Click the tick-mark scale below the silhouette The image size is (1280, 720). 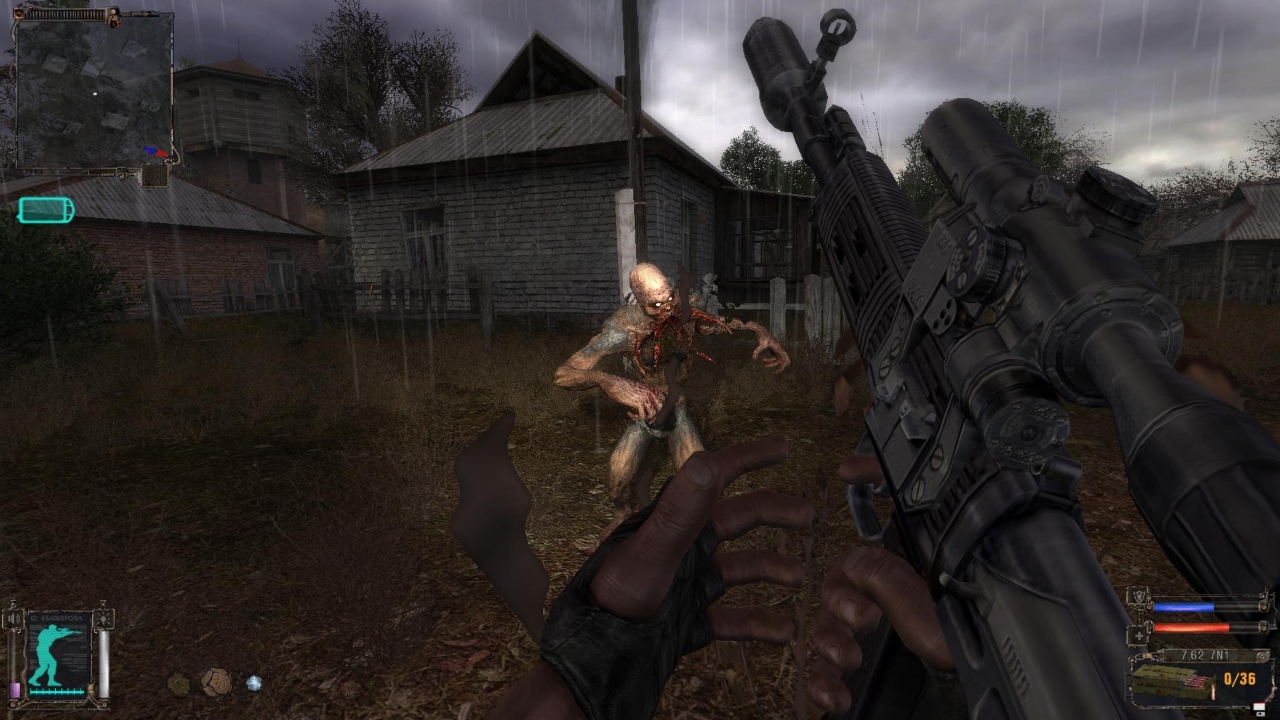(x=56, y=692)
